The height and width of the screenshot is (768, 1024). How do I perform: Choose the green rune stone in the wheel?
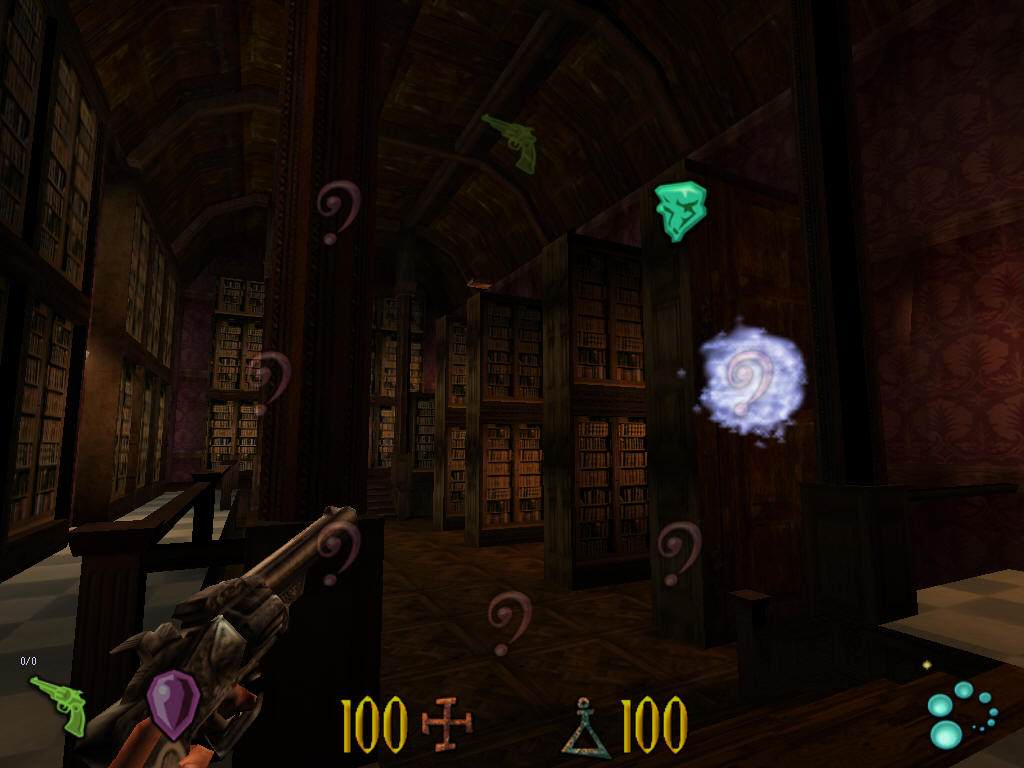click(x=681, y=211)
